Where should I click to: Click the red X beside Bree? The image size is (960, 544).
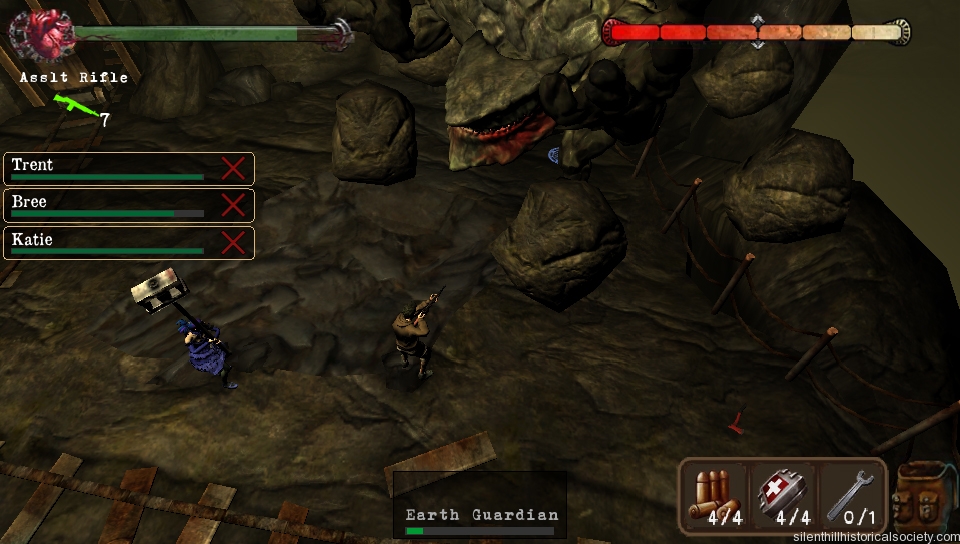click(x=233, y=205)
